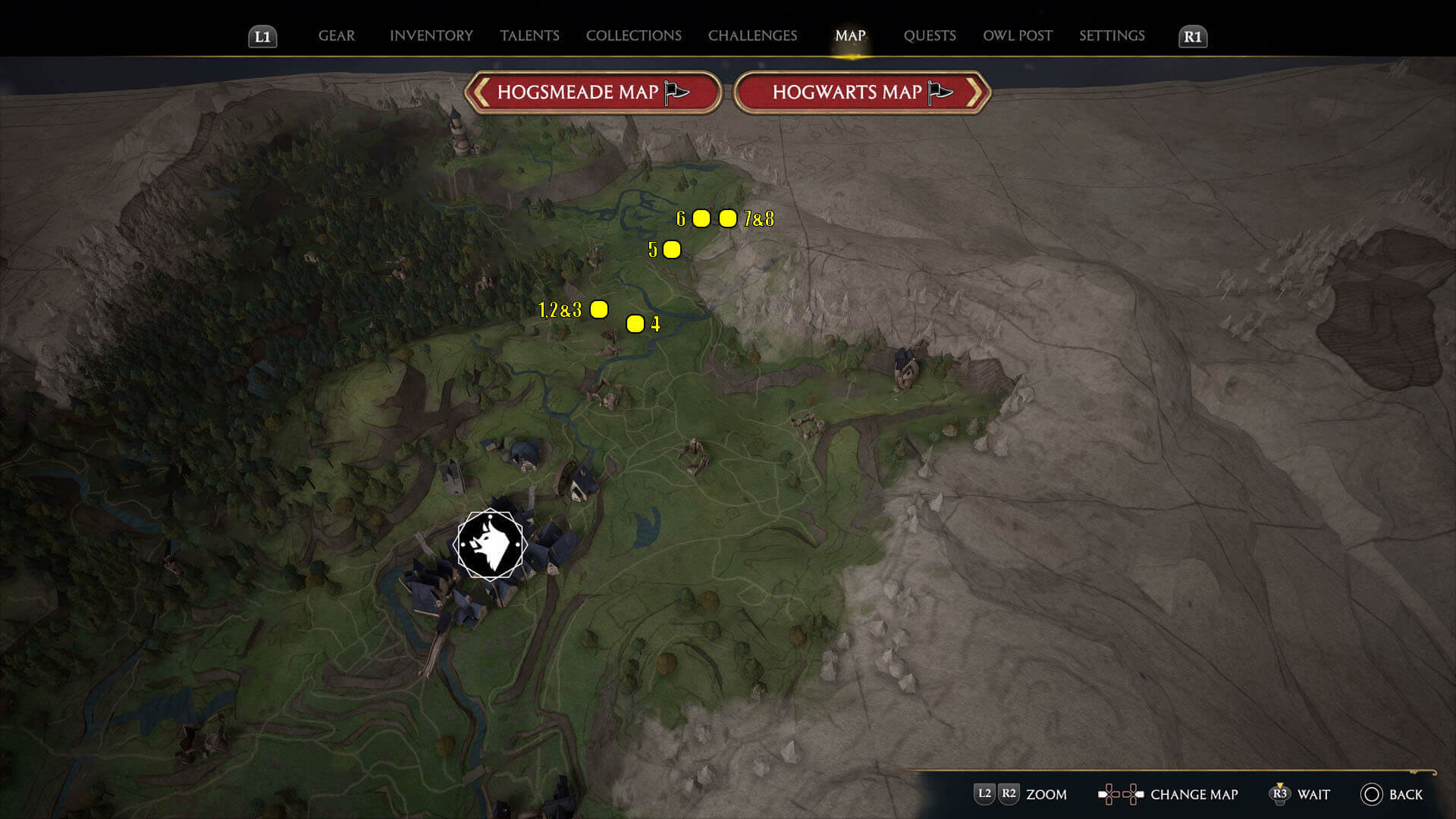
Task: Click the L2 zoom control
Action: point(985,795)
